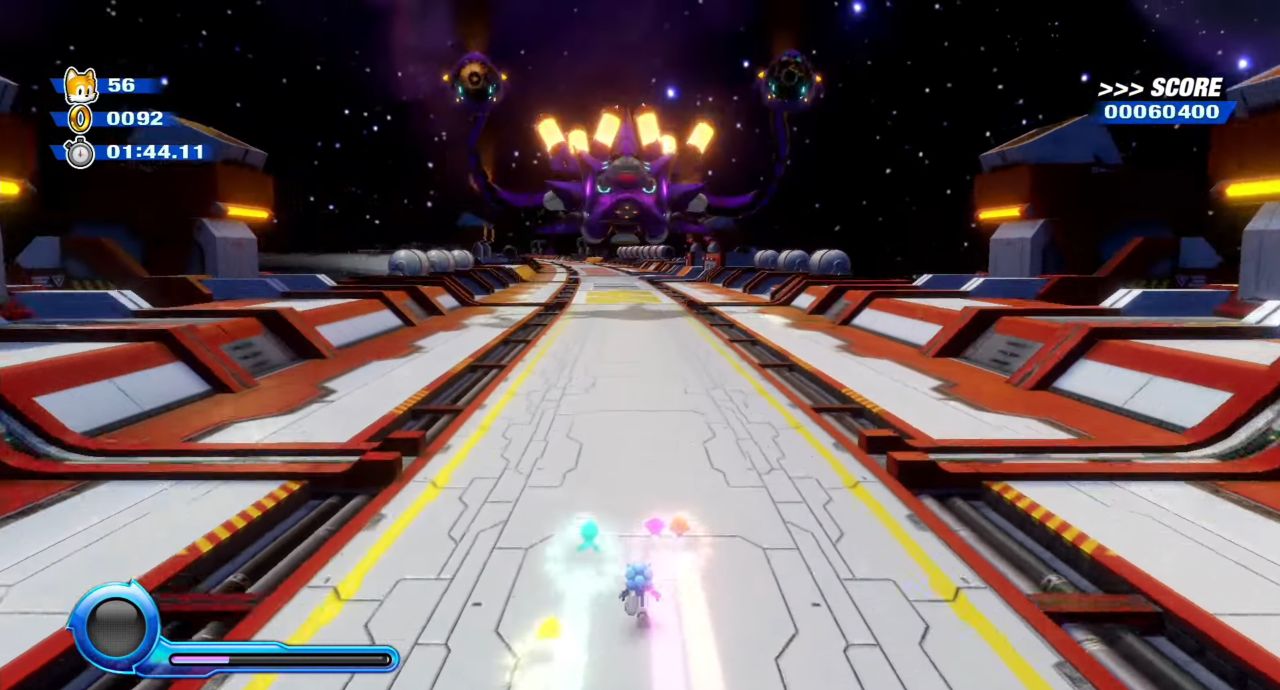The image size is (1280, 690).
Task: Click the Tails lives icon
Action: [x=80, y=86]
